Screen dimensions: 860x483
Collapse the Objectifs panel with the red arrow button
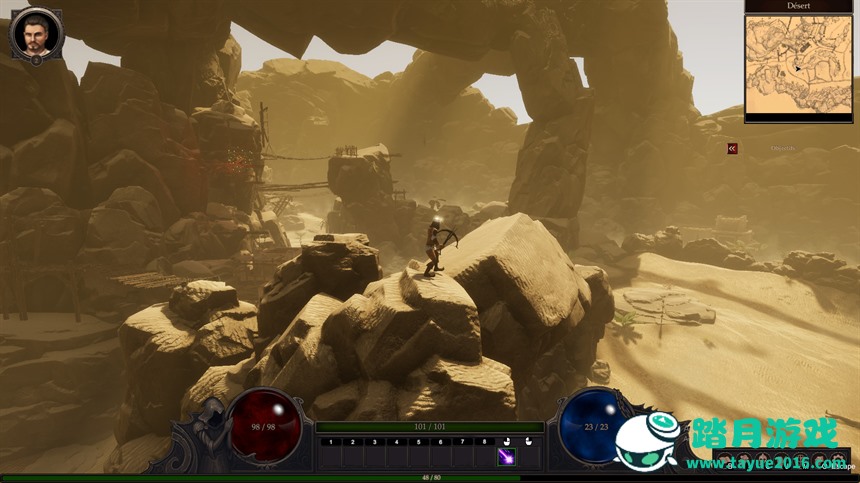[x=732, y=148]
